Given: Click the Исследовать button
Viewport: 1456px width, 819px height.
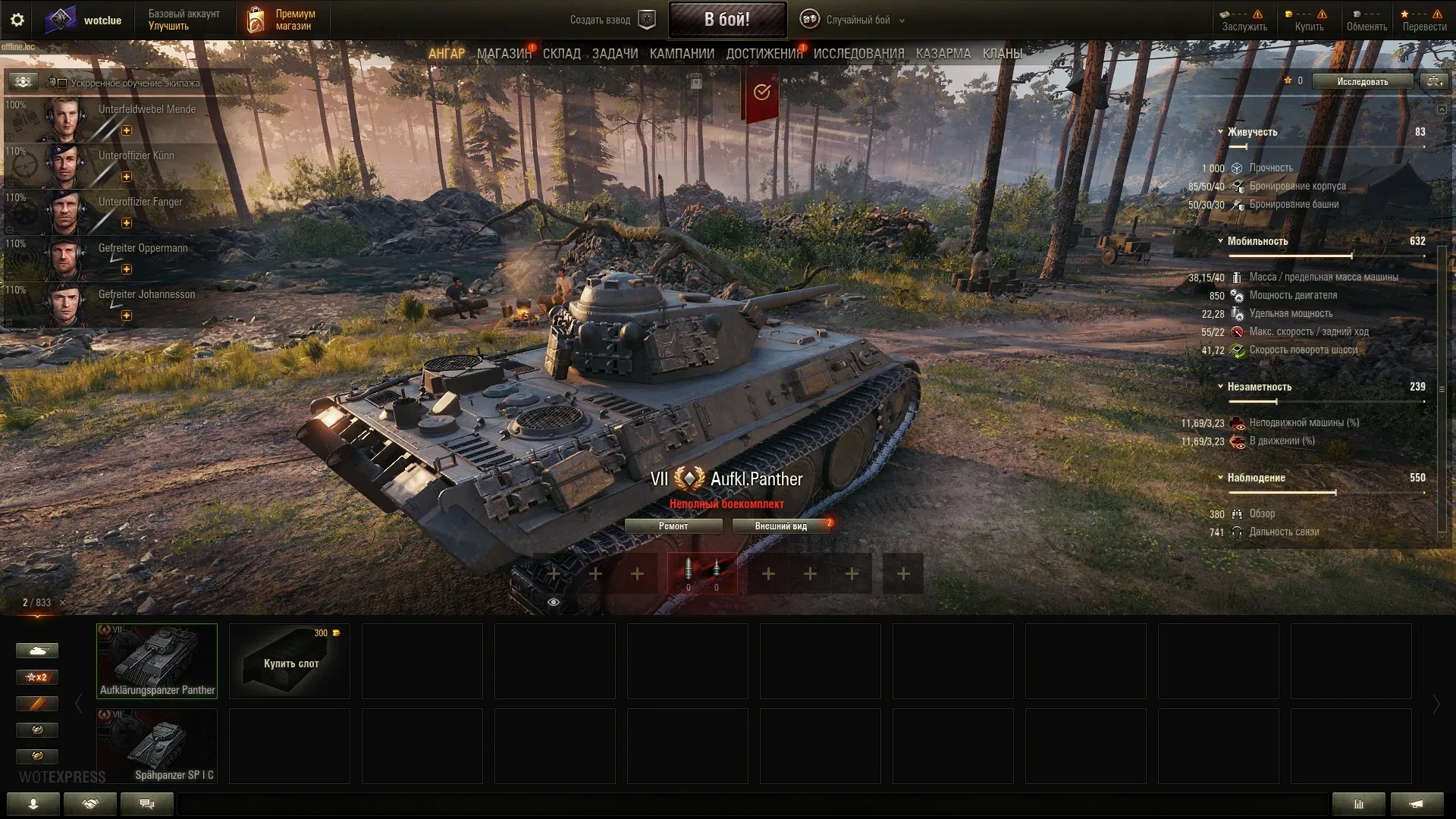Looking at the screenshot, I should pyautogui.click(x=1362, y=82).
